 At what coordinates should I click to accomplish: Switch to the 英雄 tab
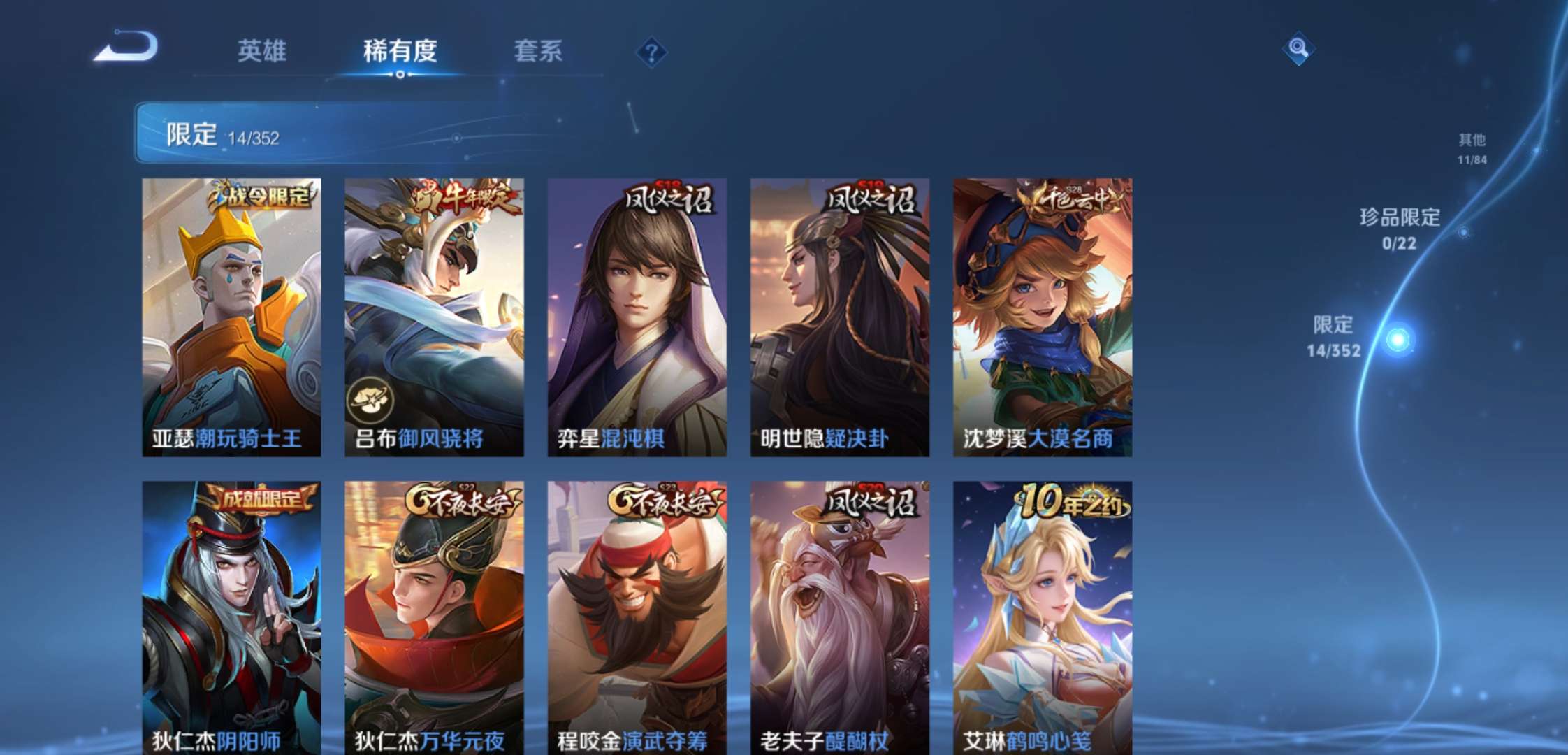[261, 51]
